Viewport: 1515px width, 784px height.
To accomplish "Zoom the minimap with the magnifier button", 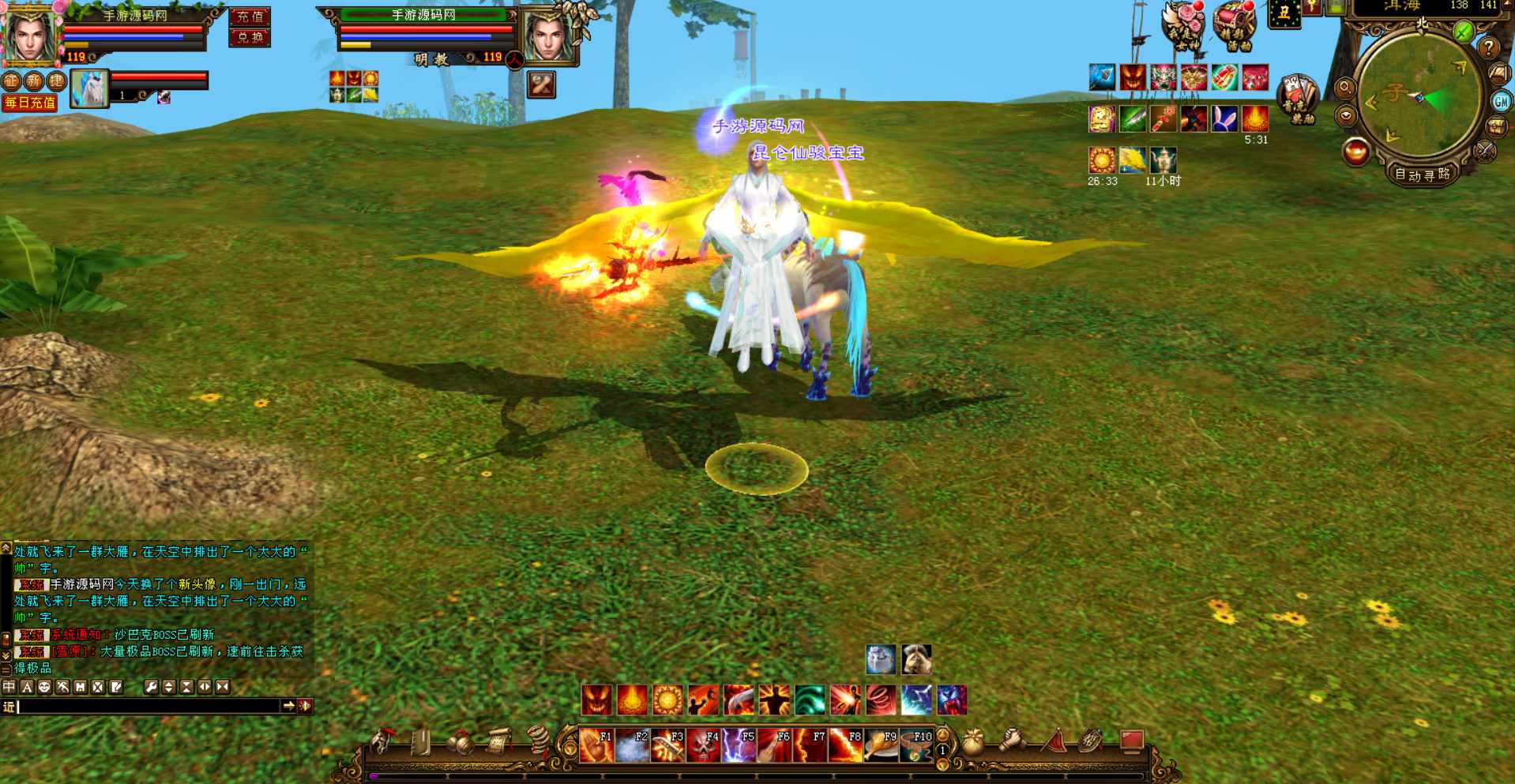I will pyautogui.click(x=1345, y=88).
